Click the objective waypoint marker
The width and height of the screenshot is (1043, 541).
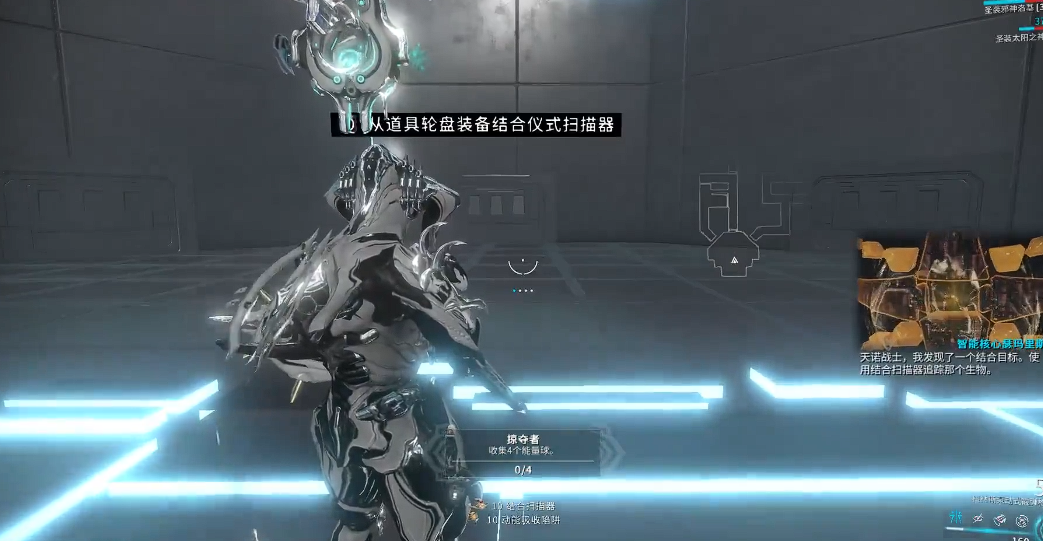point(735,257)
